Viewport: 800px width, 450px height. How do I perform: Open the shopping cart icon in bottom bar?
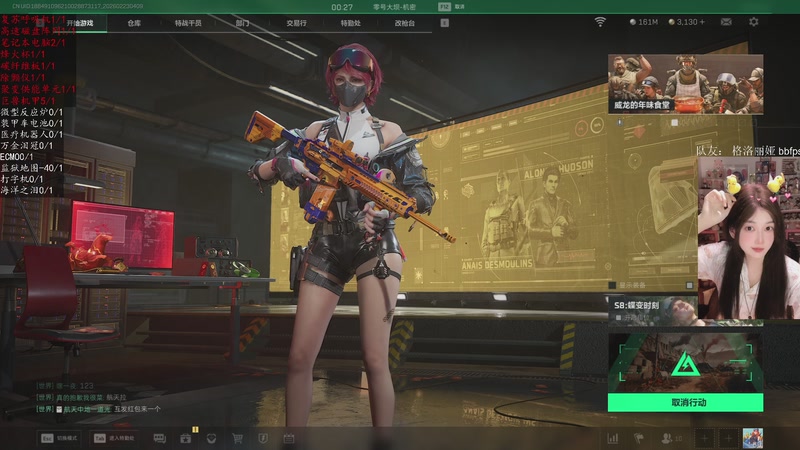(237, 438)
